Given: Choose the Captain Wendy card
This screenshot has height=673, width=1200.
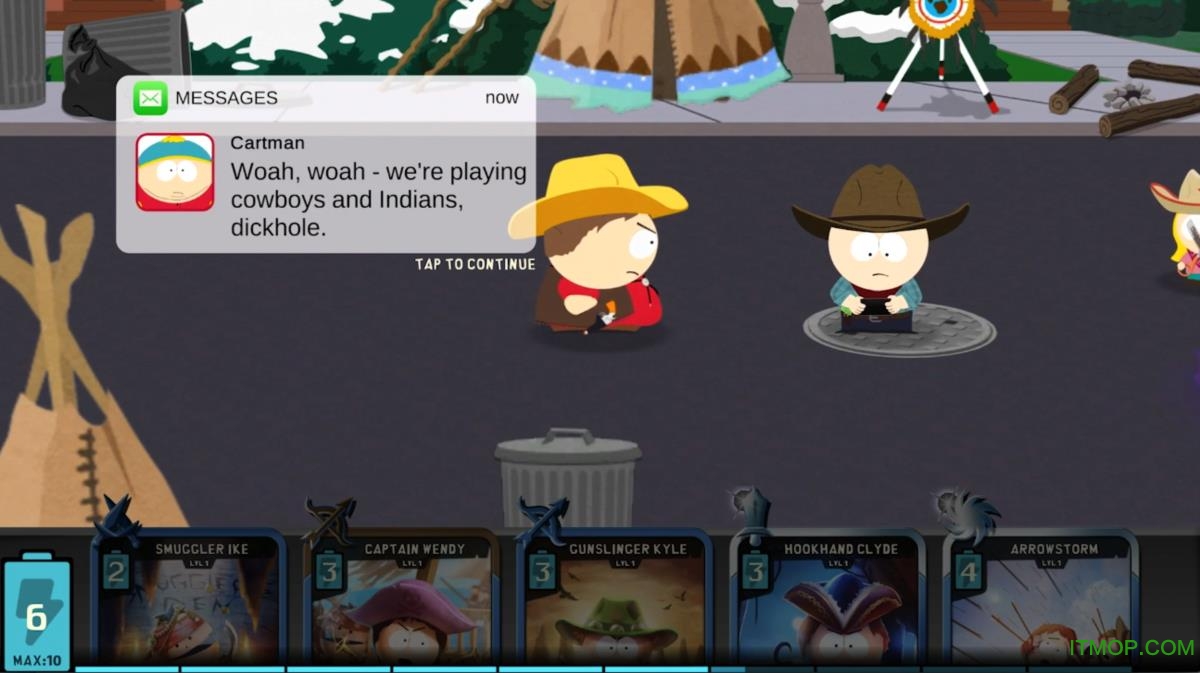Looking at the screenshot, I should (x=402, y=602).
